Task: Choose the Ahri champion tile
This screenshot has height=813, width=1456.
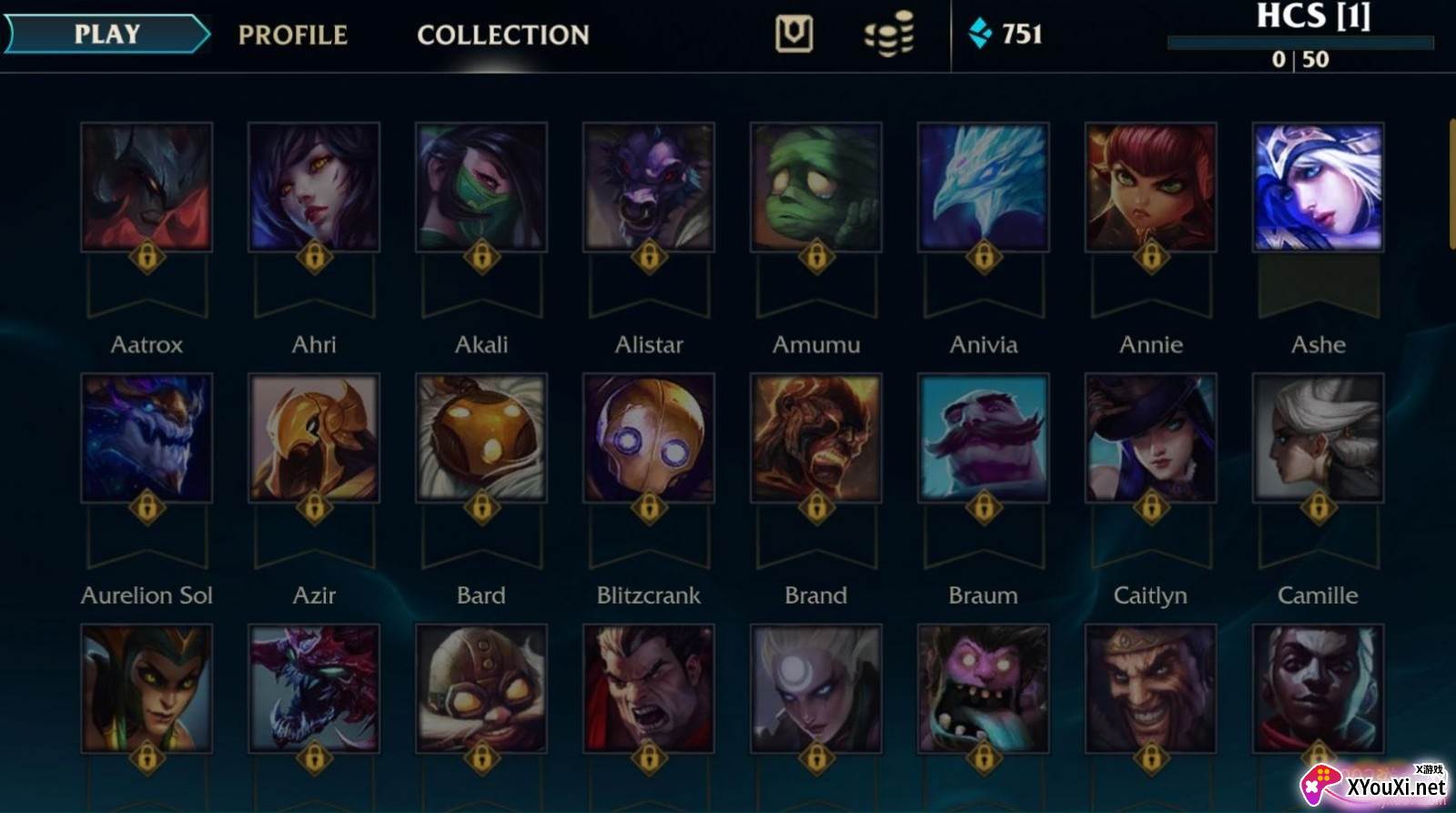Action: point(314,188)
